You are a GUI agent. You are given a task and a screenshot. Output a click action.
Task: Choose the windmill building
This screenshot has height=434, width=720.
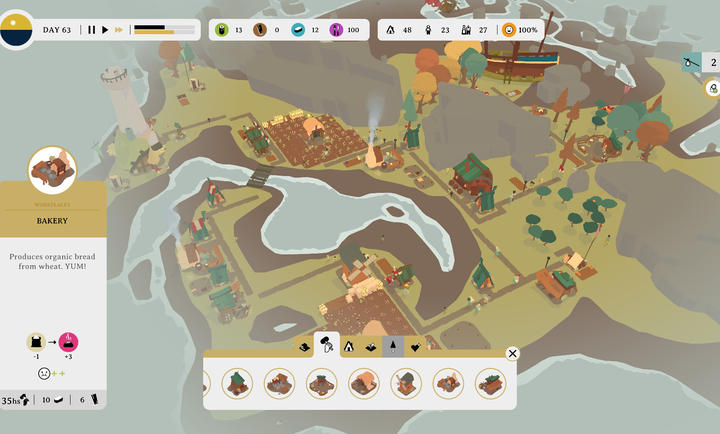[x=406, y=383]
